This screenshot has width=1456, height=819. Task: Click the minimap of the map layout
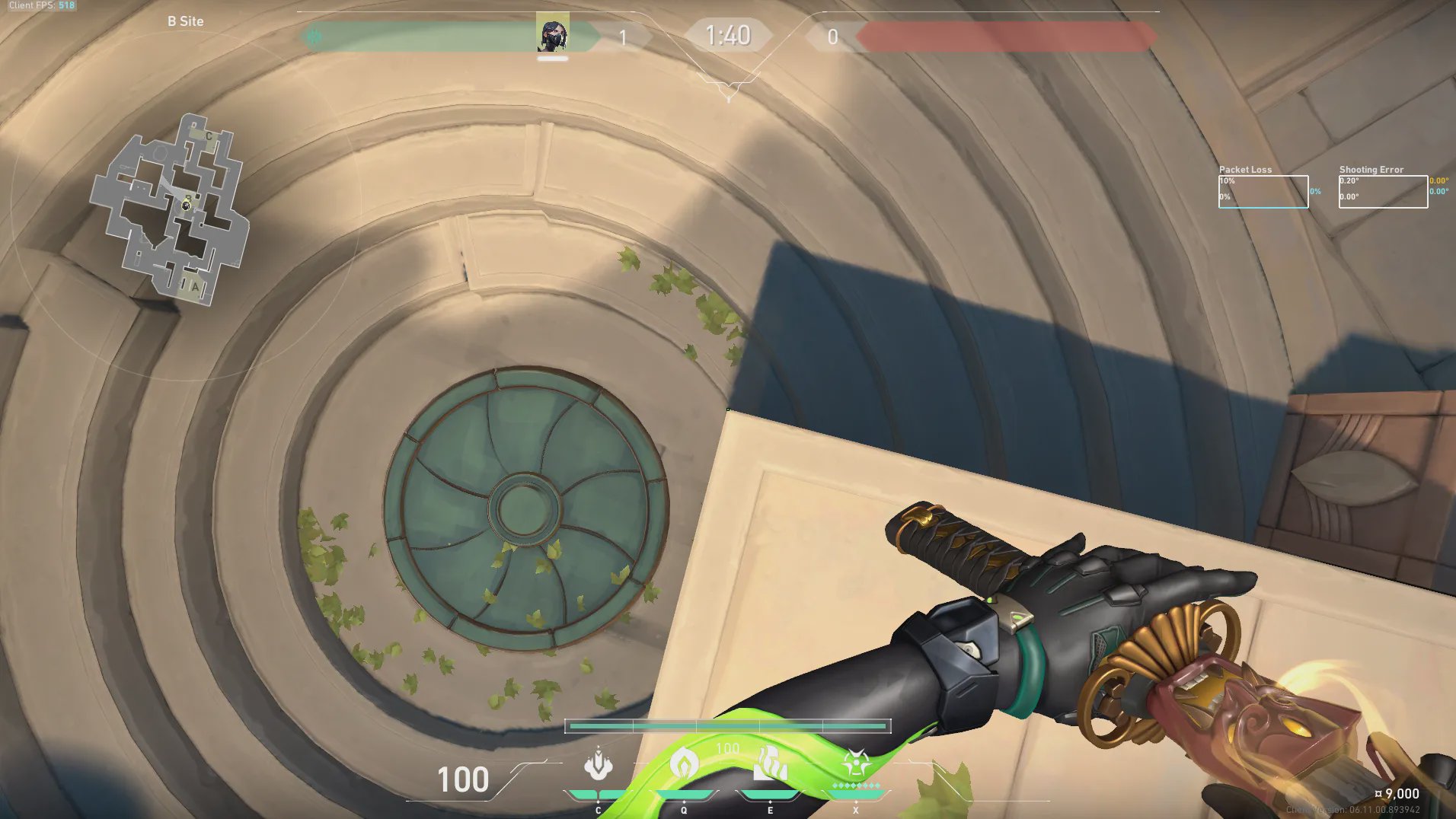point(171,209)
